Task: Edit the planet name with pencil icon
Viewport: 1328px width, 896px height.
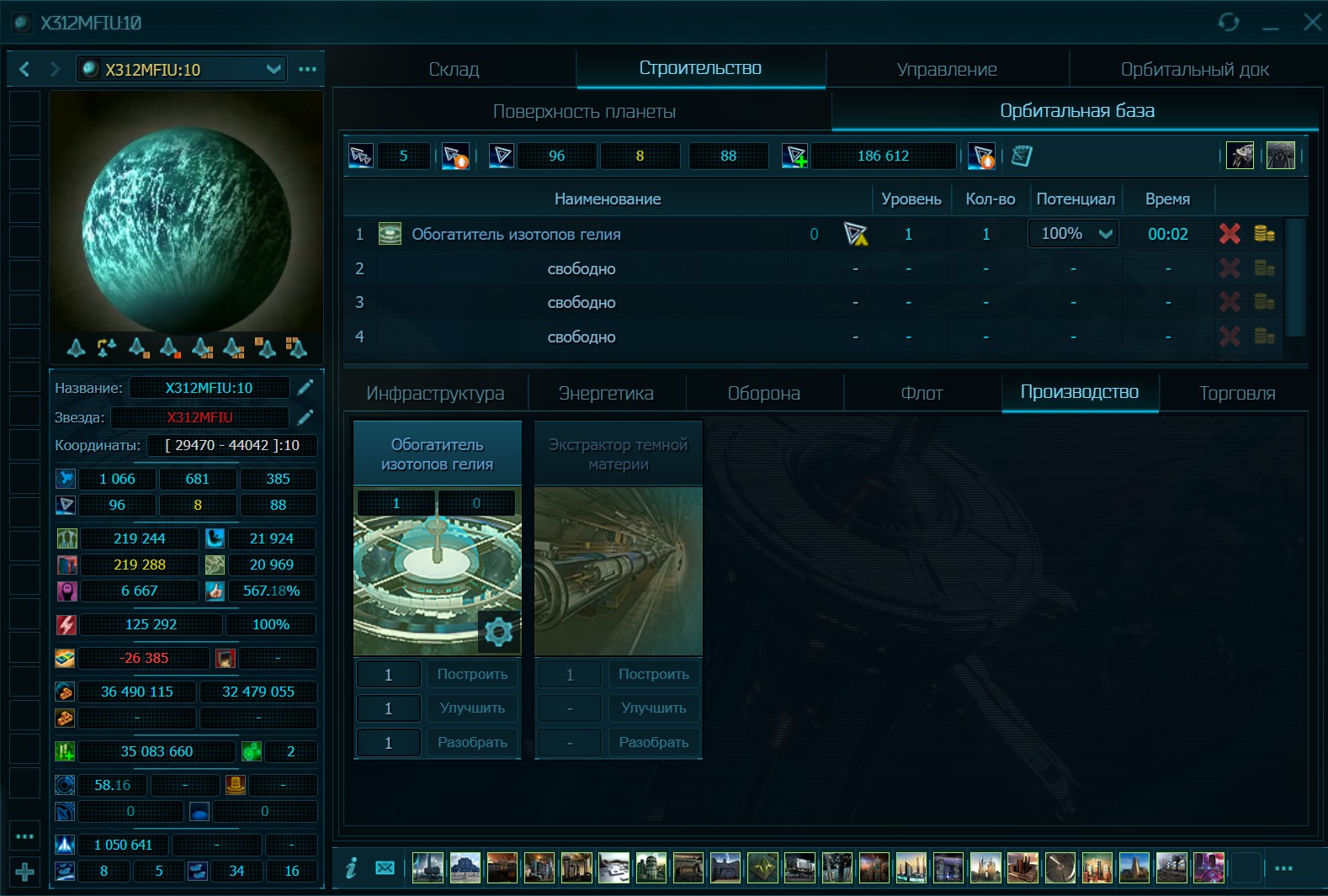Action: [x=305, y=387]
